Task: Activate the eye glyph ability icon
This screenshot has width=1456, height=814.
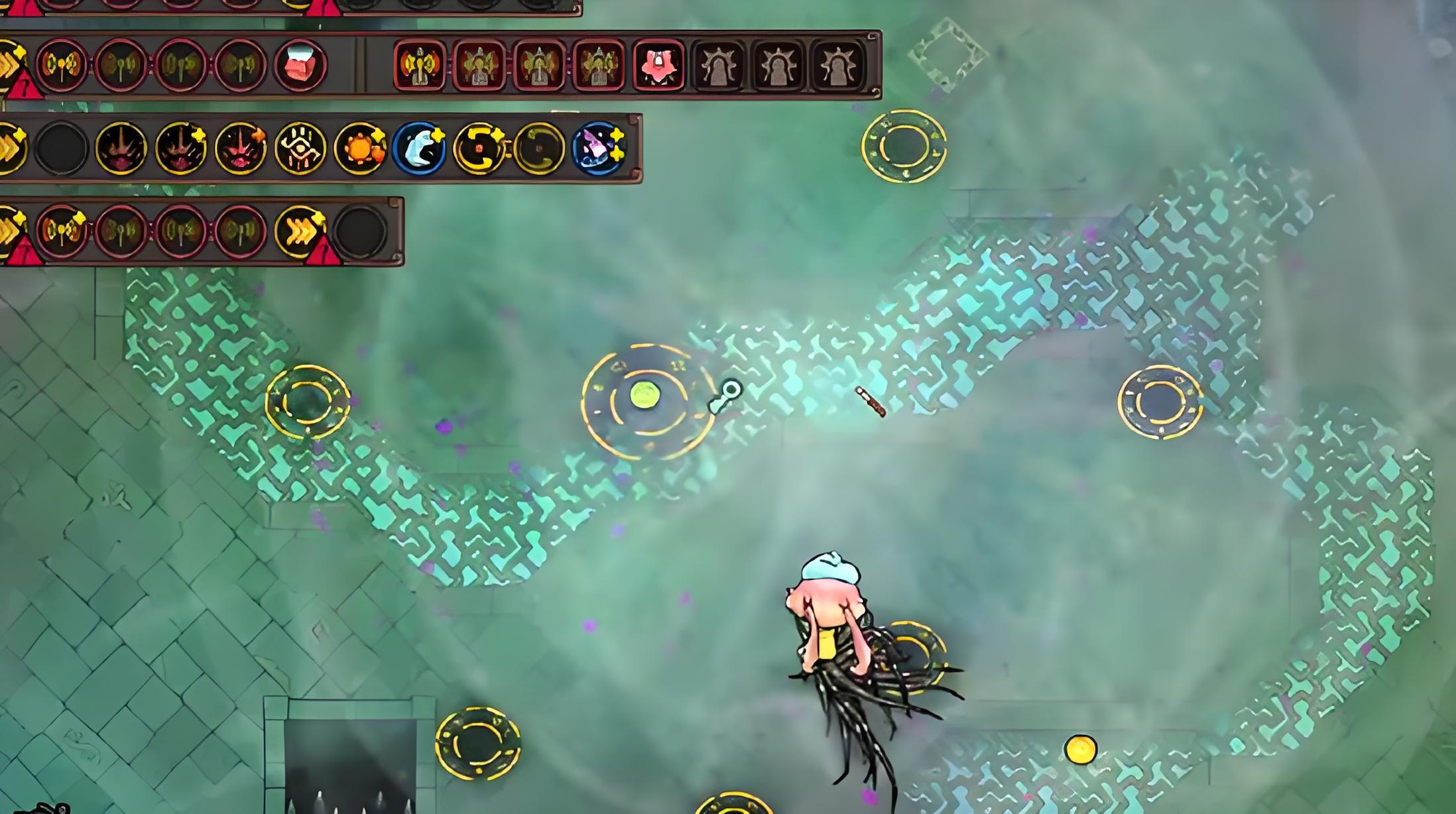Action: tap(300, 148)
